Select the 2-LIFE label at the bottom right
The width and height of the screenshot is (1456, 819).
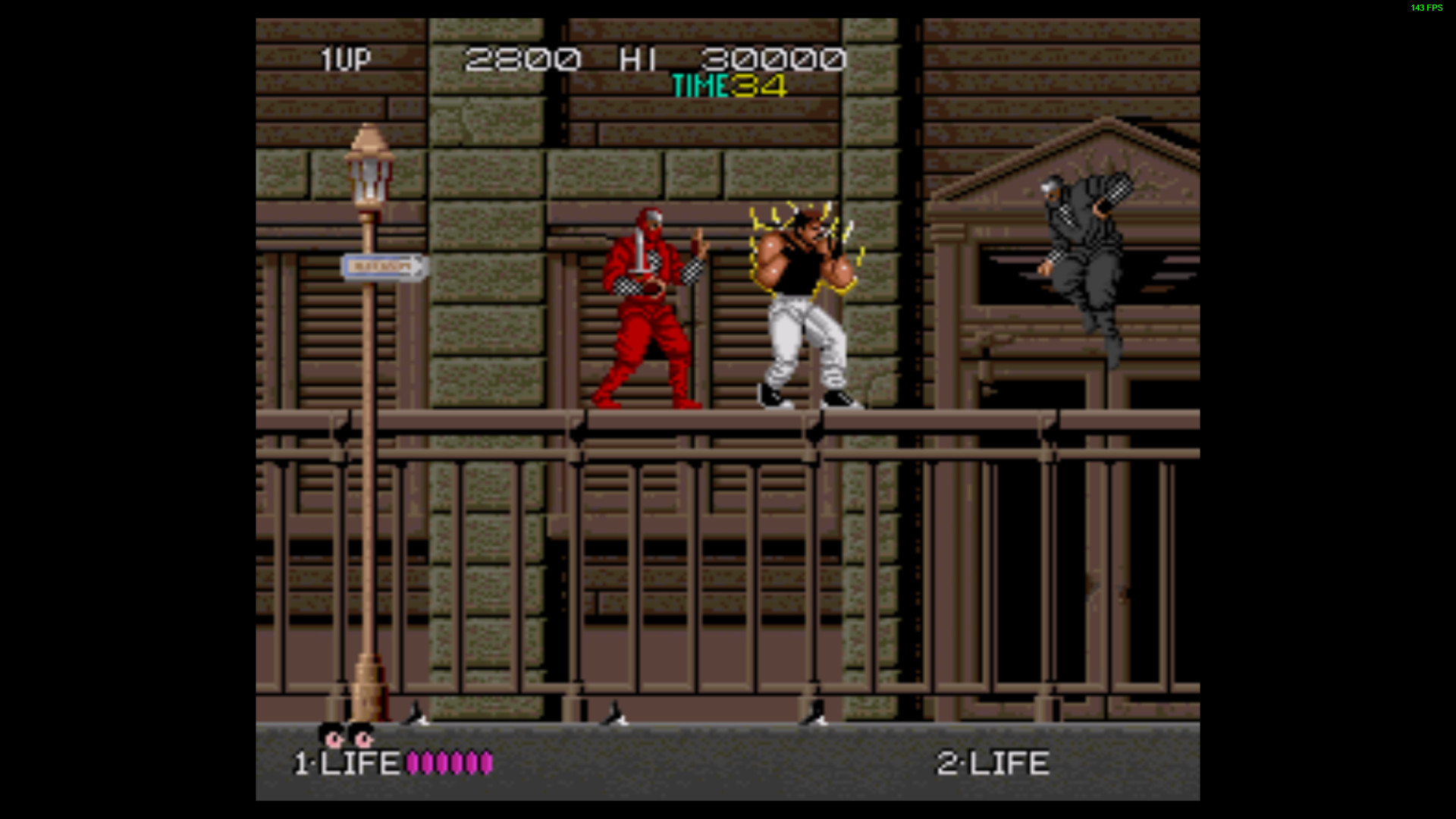click(993, 764)
